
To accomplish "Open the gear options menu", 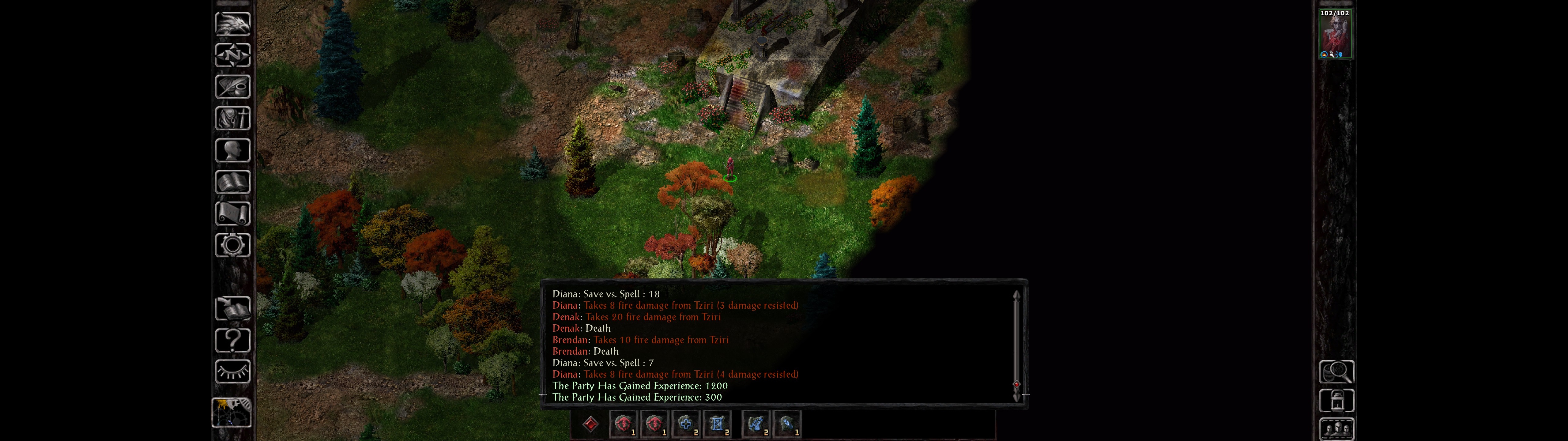I will pyautogui.click(x=232, y=246).
